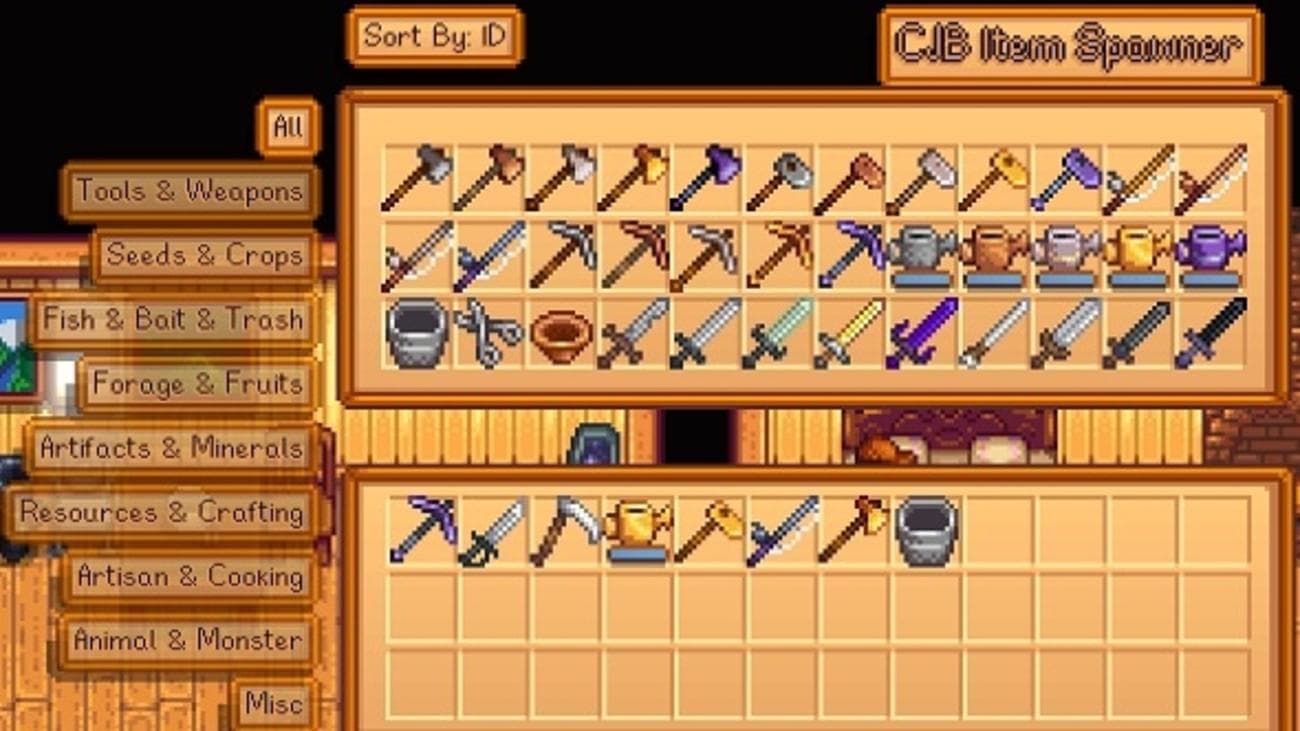Image resolution: width=1300 pixels, height=731 pixels.
Task: Expand the Misc category list
Action: click(276, 704)
